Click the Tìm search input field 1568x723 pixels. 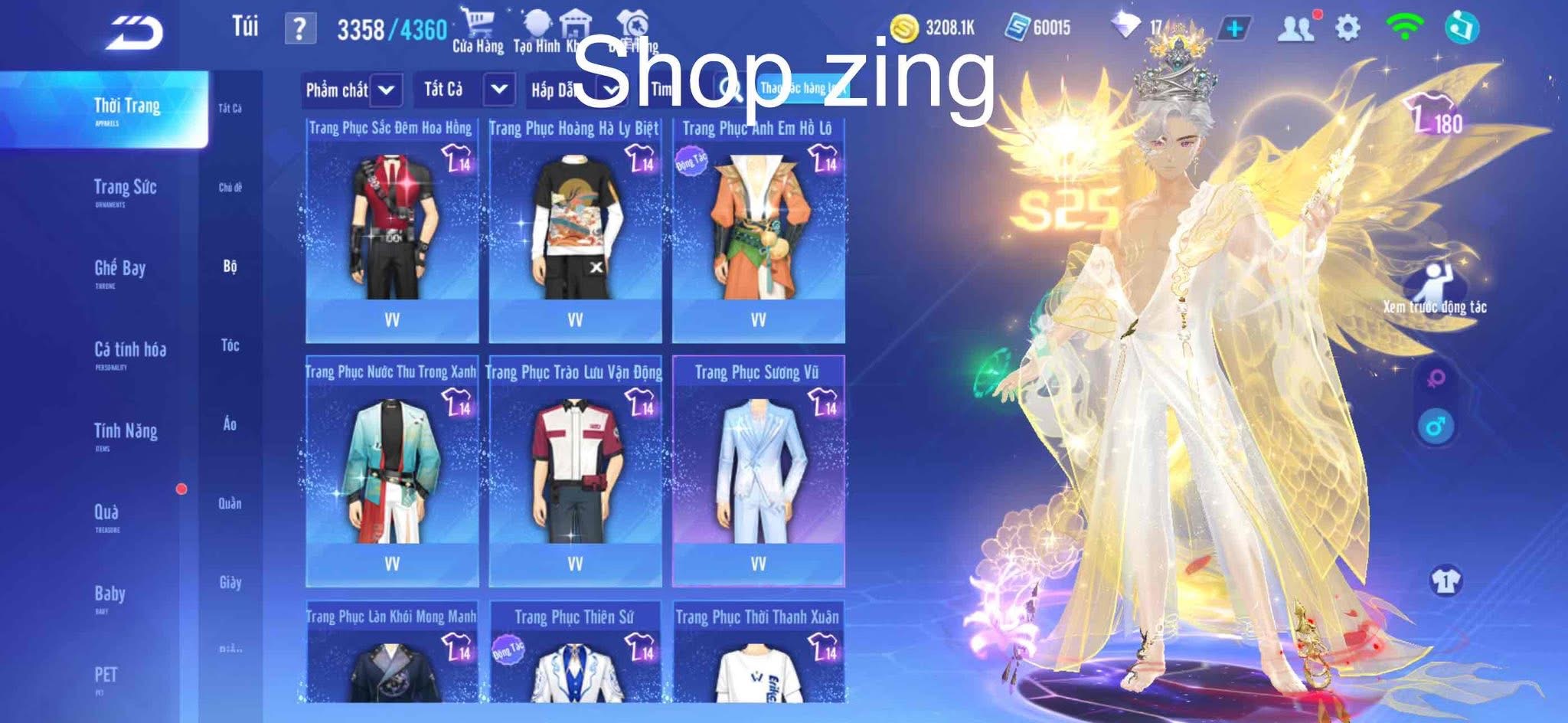tap(674, 90)
